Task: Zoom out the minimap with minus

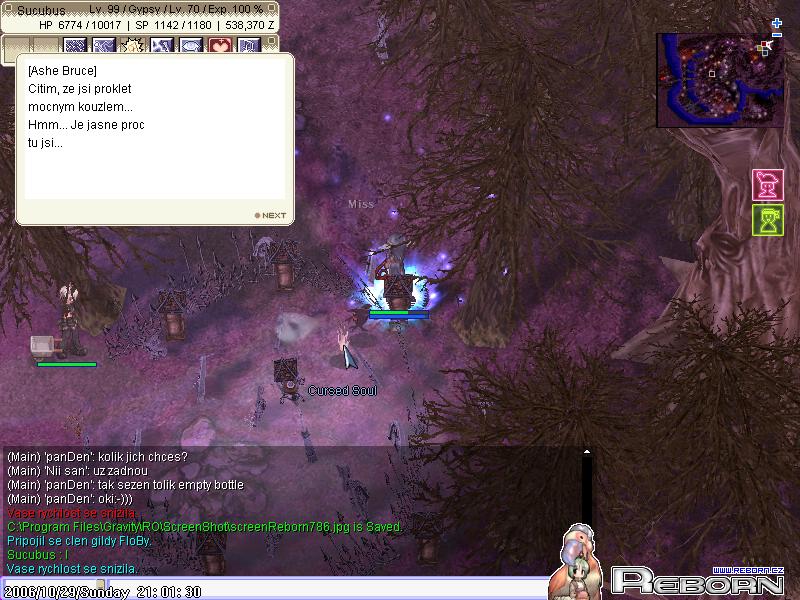Action: pos(777,35)
